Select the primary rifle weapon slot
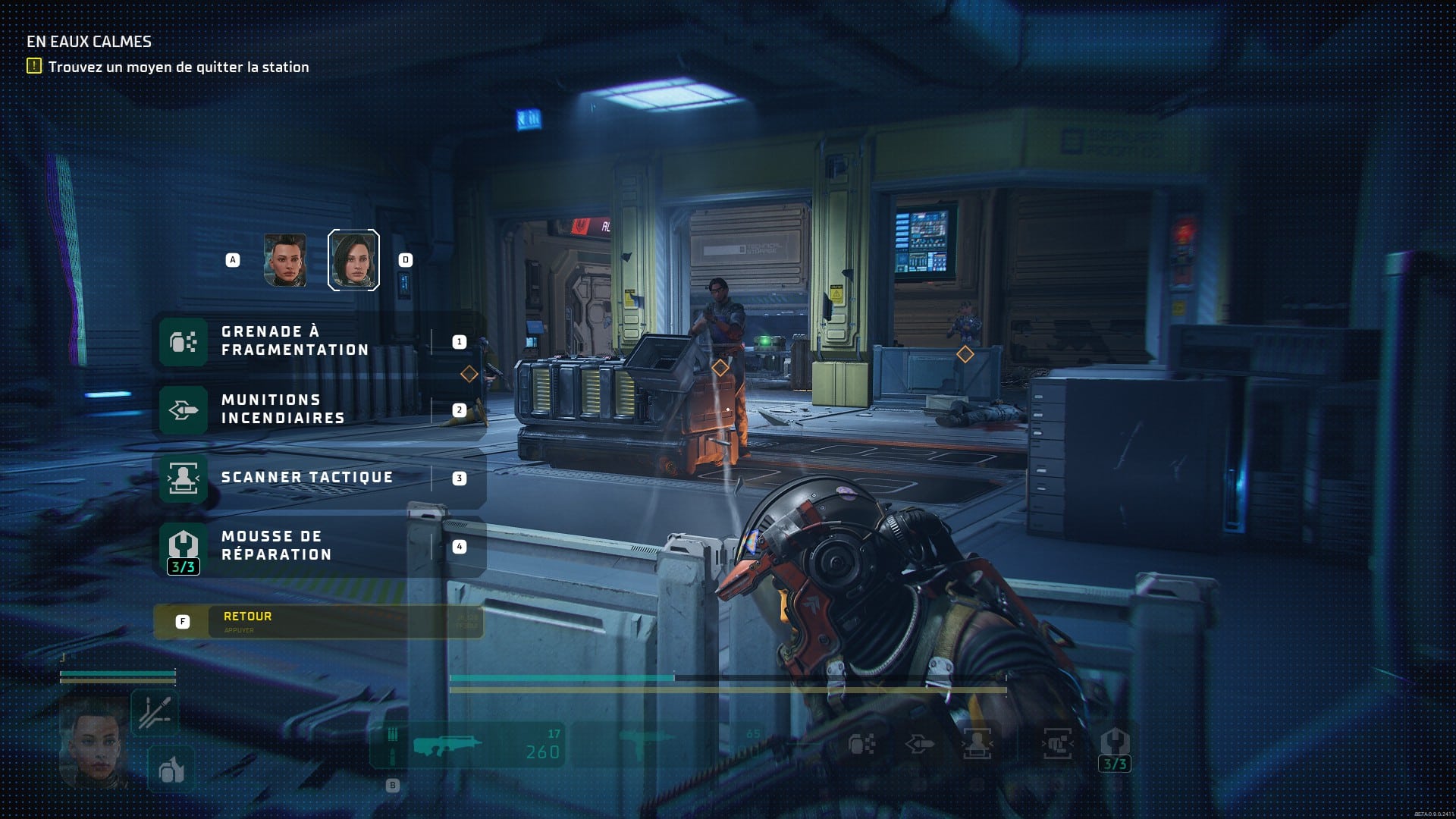The height and width of the screenshot is (819, 1456). coord(468,745)
